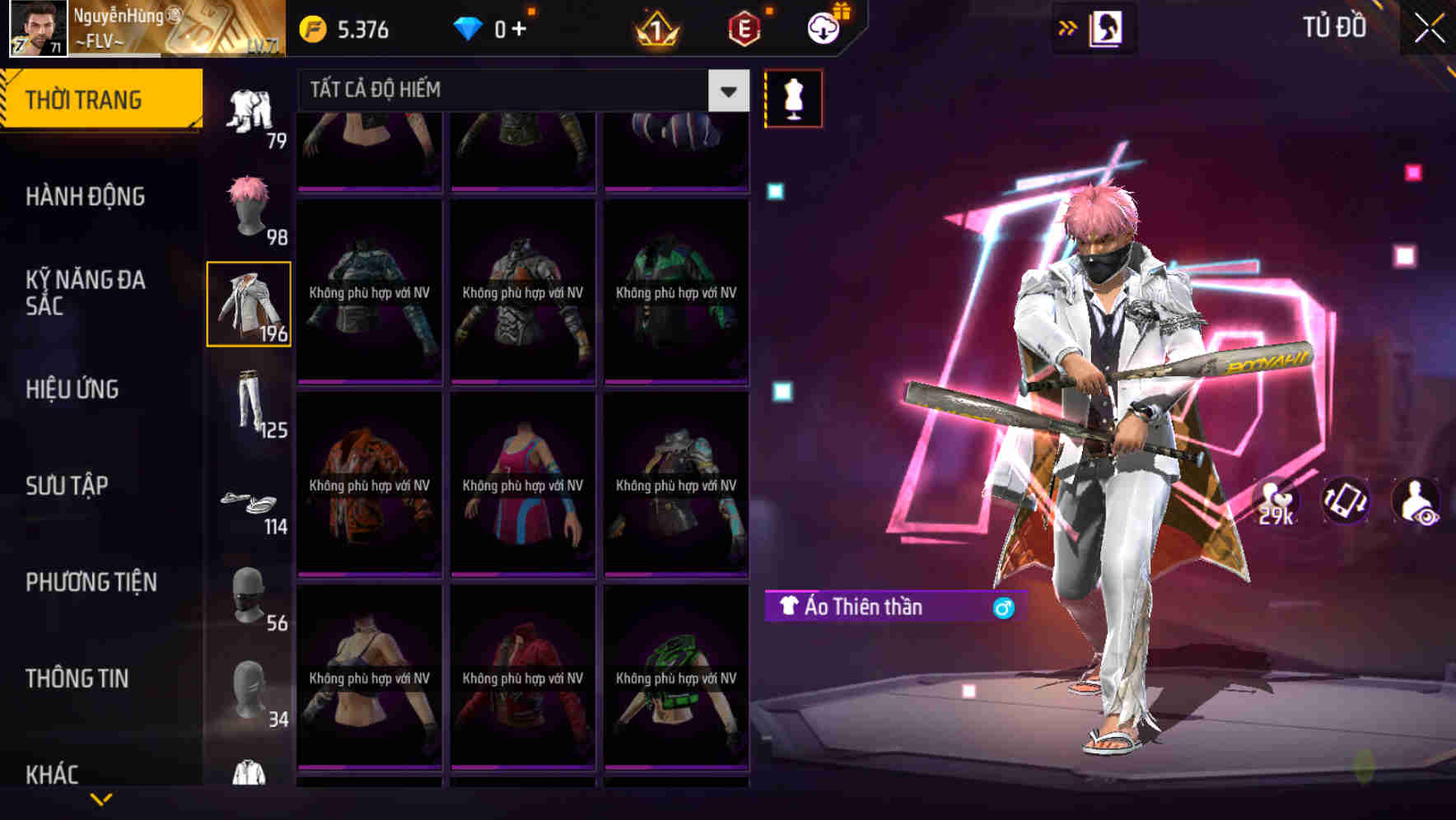Click the diamond balance to buy diamonds
1456x820 pixels.
click(x=494, y=30)
